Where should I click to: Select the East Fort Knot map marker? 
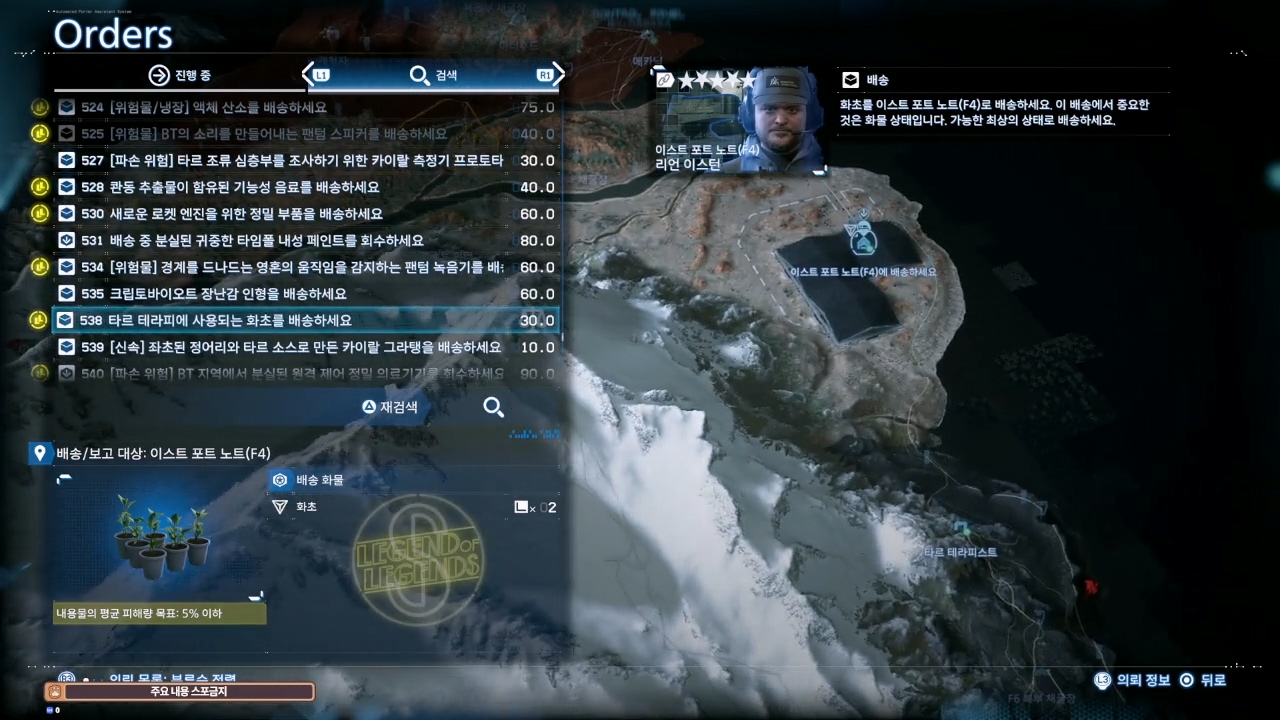pyautogui.click(x=864, y=239)
